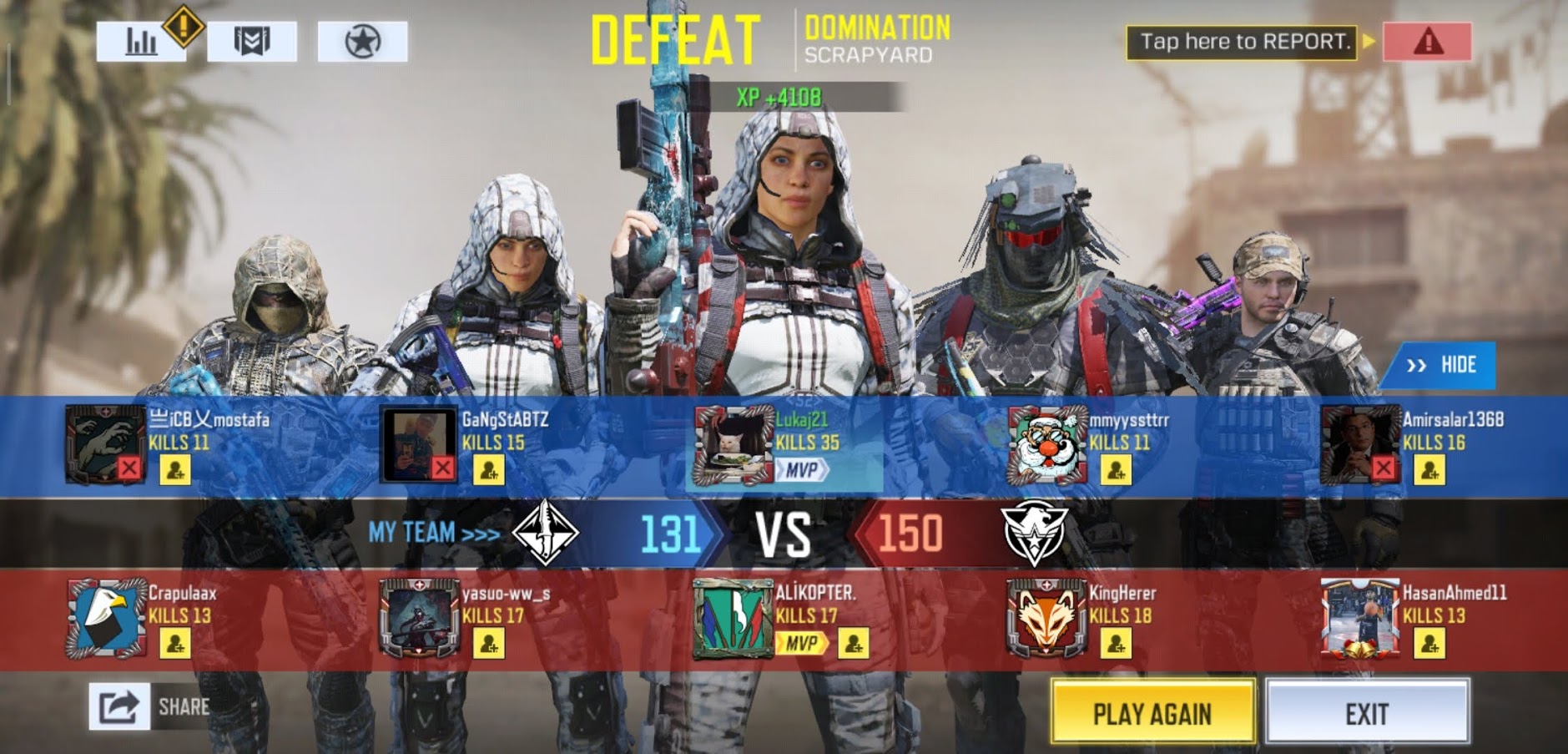The width and height of the screenshot is (1568, 754).
Task: Add yasuo-ww_s as a friend
Action: click(x=489, y=643)
